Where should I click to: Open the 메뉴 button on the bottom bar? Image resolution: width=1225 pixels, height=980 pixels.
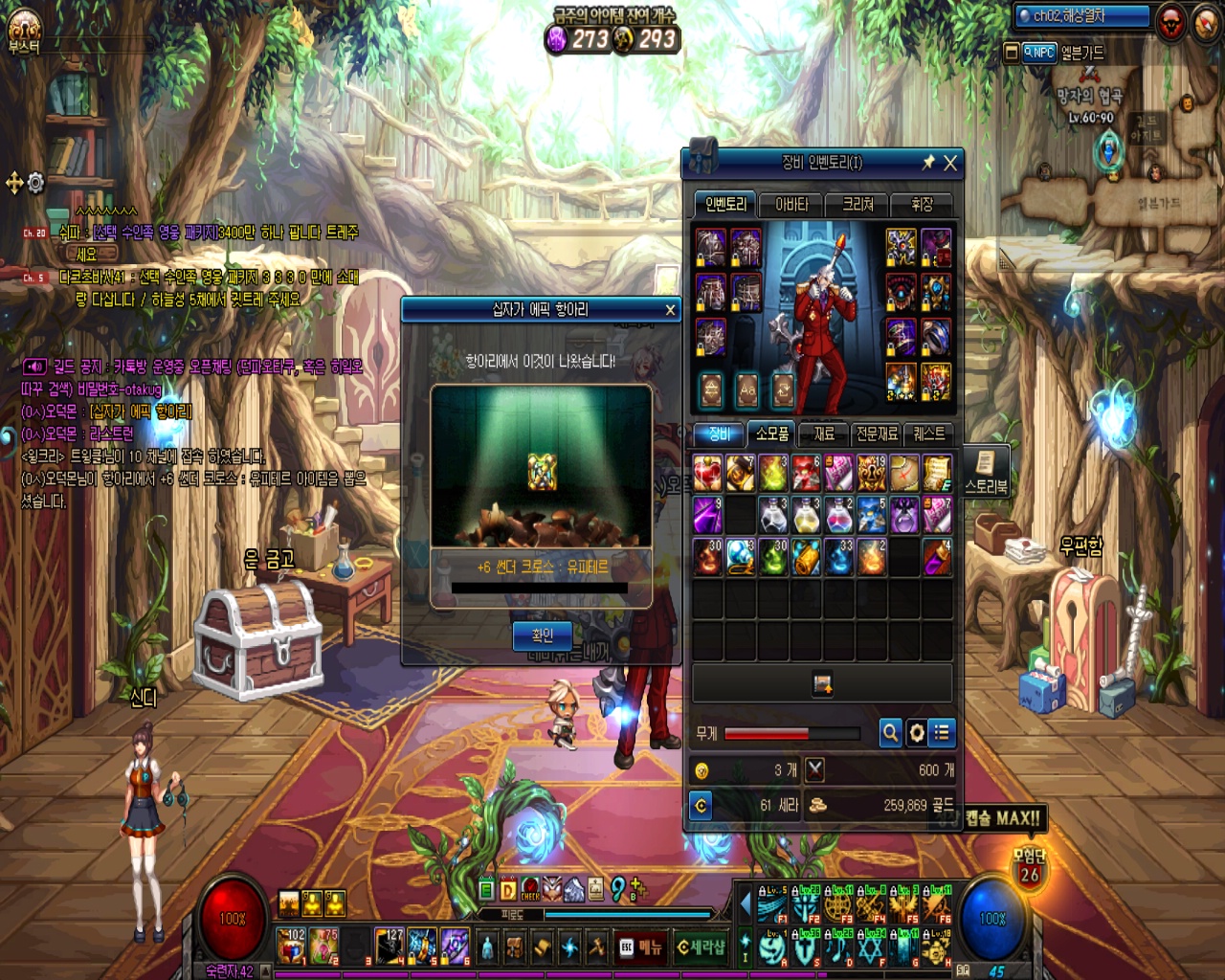tap(640, 947)
